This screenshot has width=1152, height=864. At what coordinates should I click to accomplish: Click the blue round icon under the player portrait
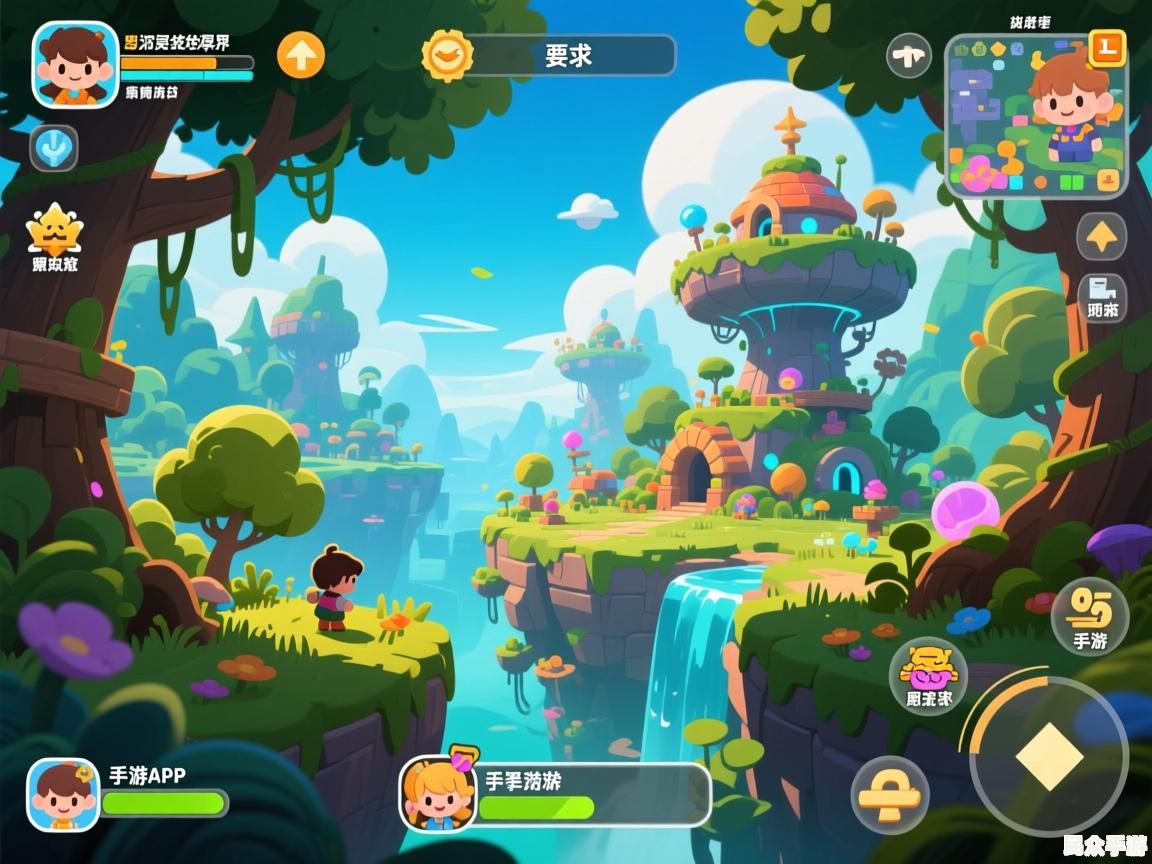pos(53,148)
